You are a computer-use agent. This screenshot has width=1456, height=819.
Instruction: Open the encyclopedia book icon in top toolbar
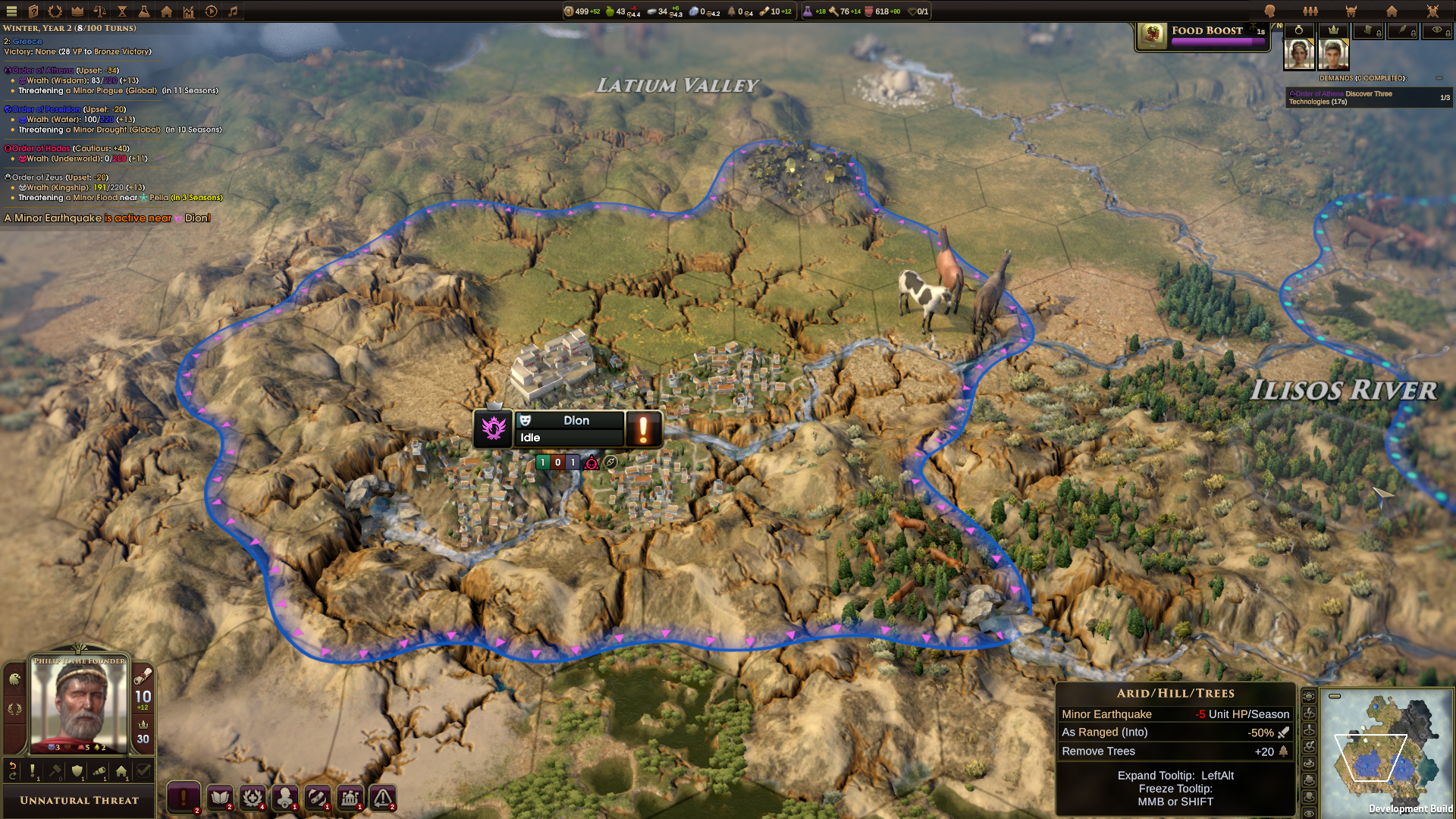pyautogui.click(x=33, y=11)
